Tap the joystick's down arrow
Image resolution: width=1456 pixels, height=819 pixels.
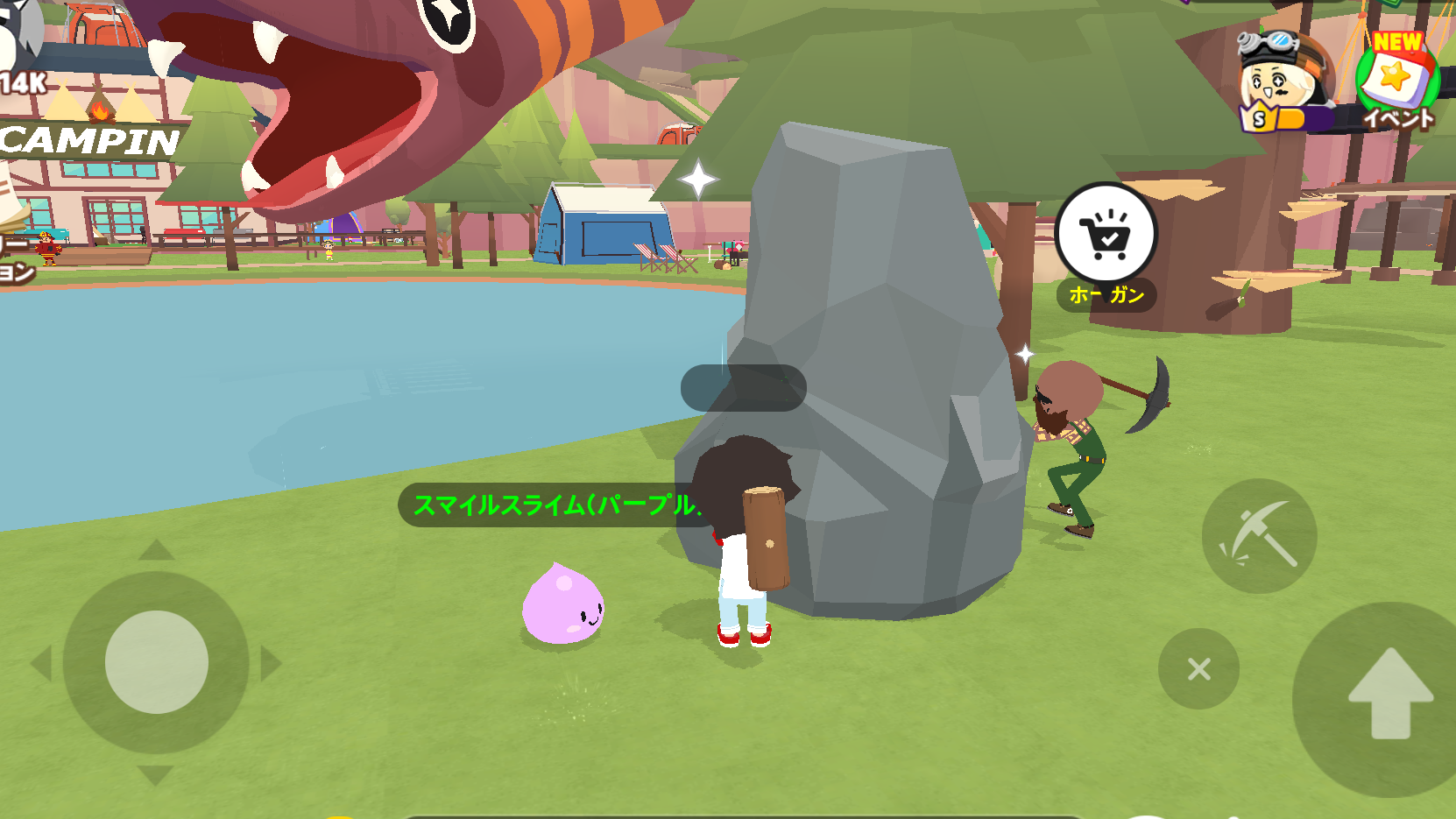[x=156, y=774]
